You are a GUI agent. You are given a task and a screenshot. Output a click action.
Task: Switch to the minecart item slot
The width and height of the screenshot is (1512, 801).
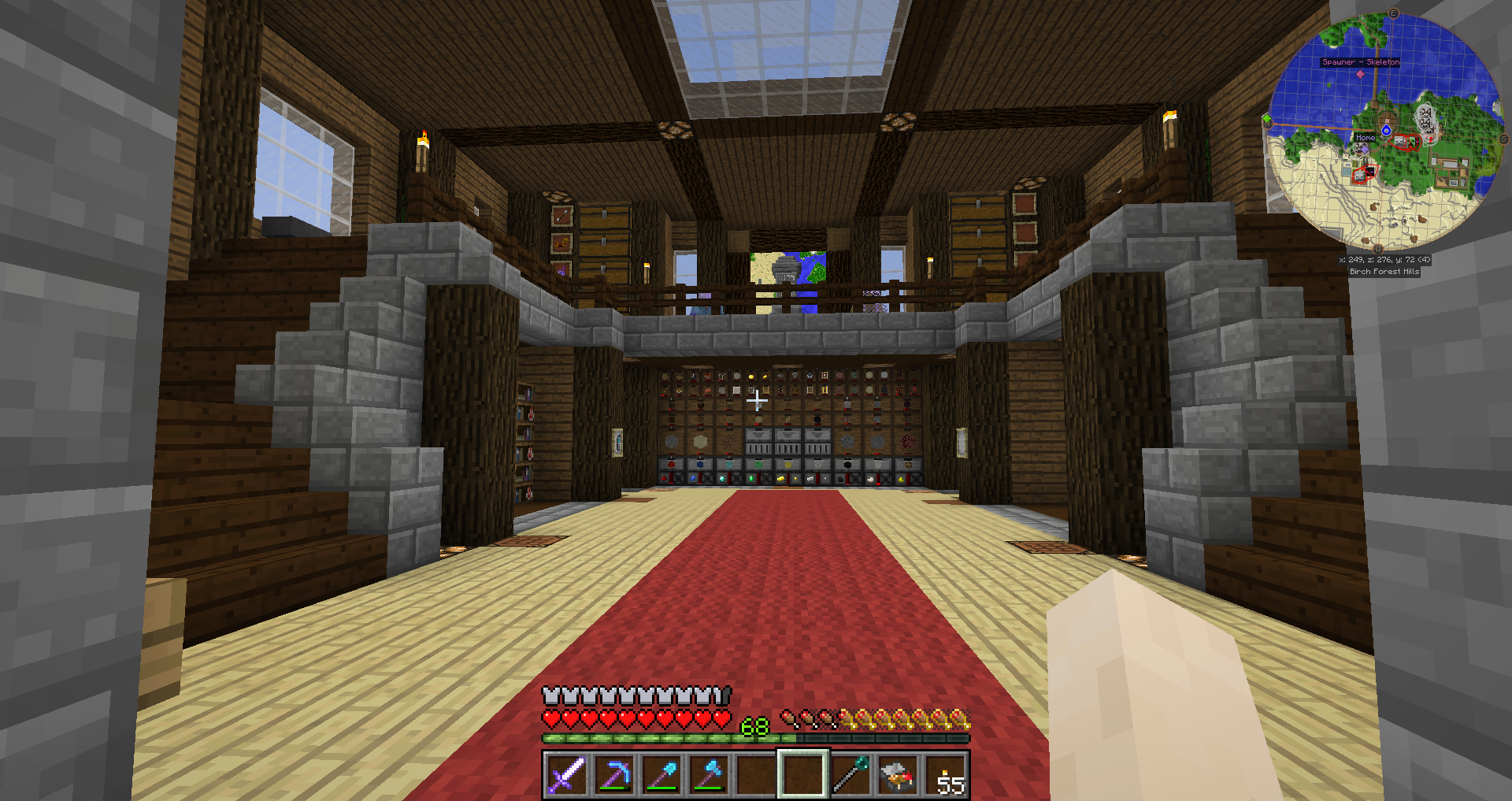point(897,774)
